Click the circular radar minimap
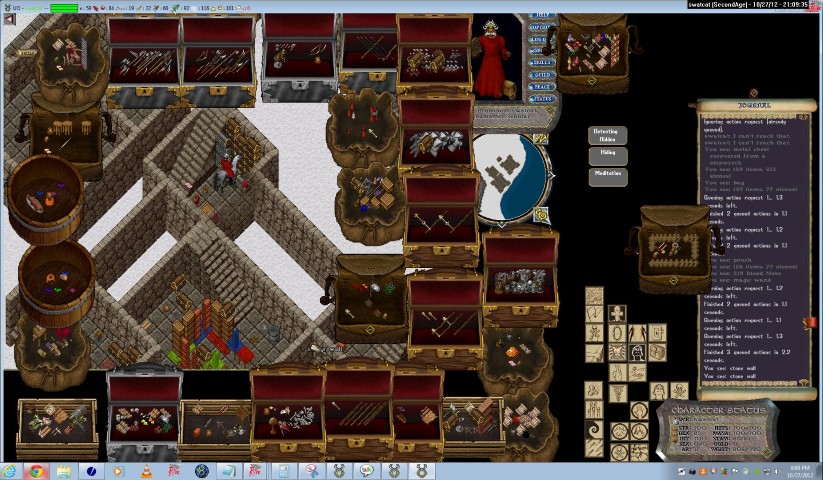This screenshot has height=480, width=823. (509, 177)
